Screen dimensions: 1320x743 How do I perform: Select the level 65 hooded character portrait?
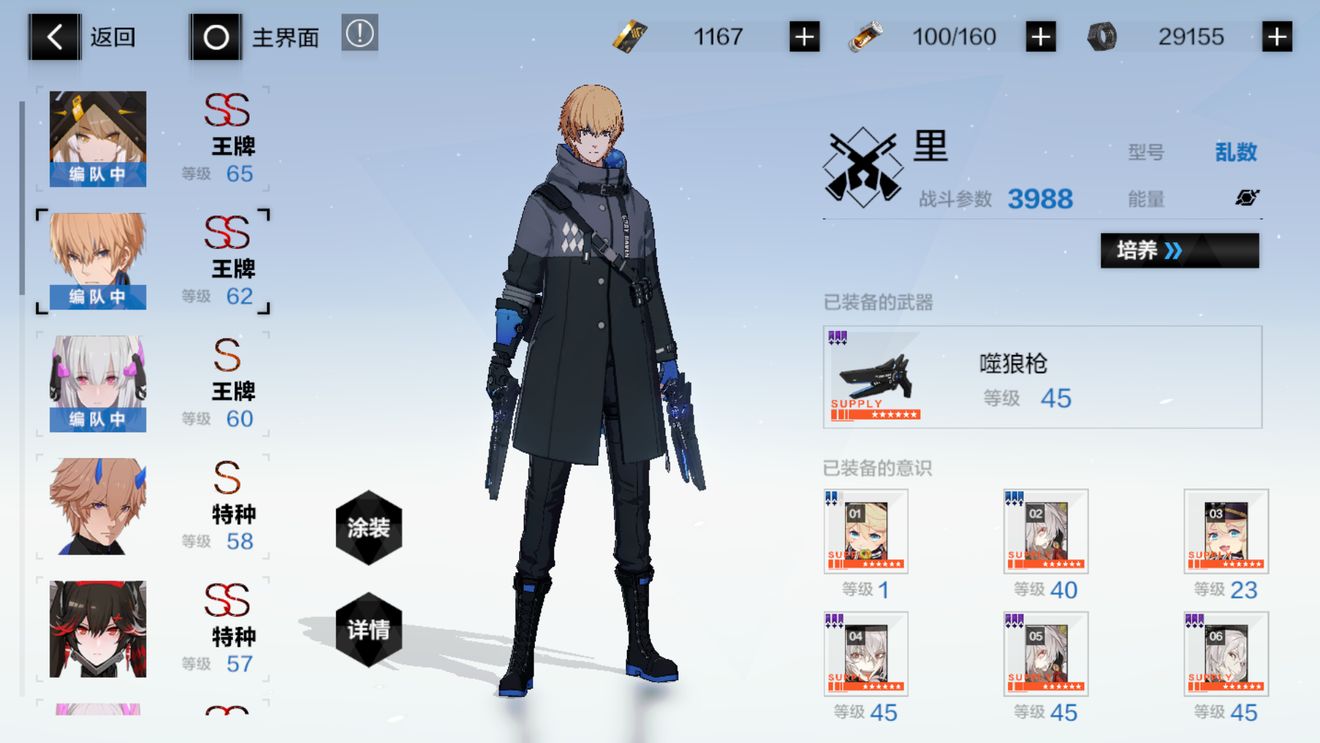(x=98, y=138)
